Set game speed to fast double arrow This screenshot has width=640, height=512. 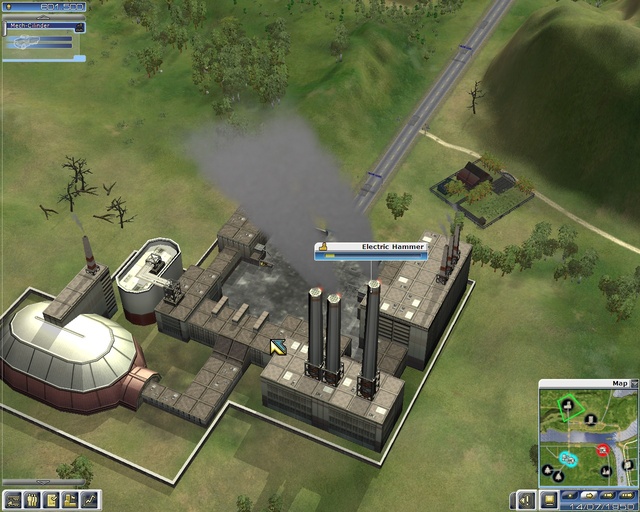(606, 495)
